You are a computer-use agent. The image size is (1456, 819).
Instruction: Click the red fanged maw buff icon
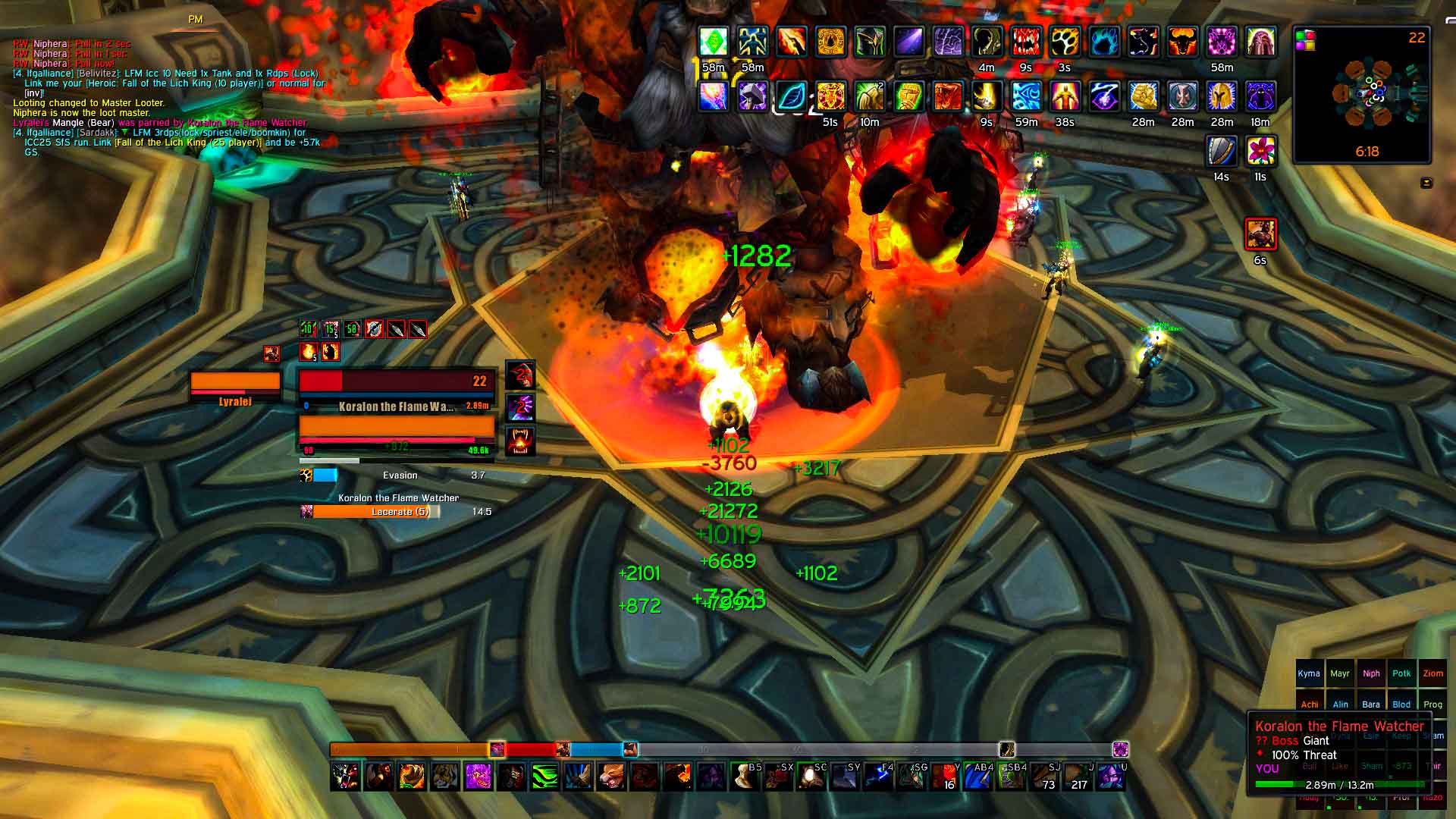point(1025,42)
